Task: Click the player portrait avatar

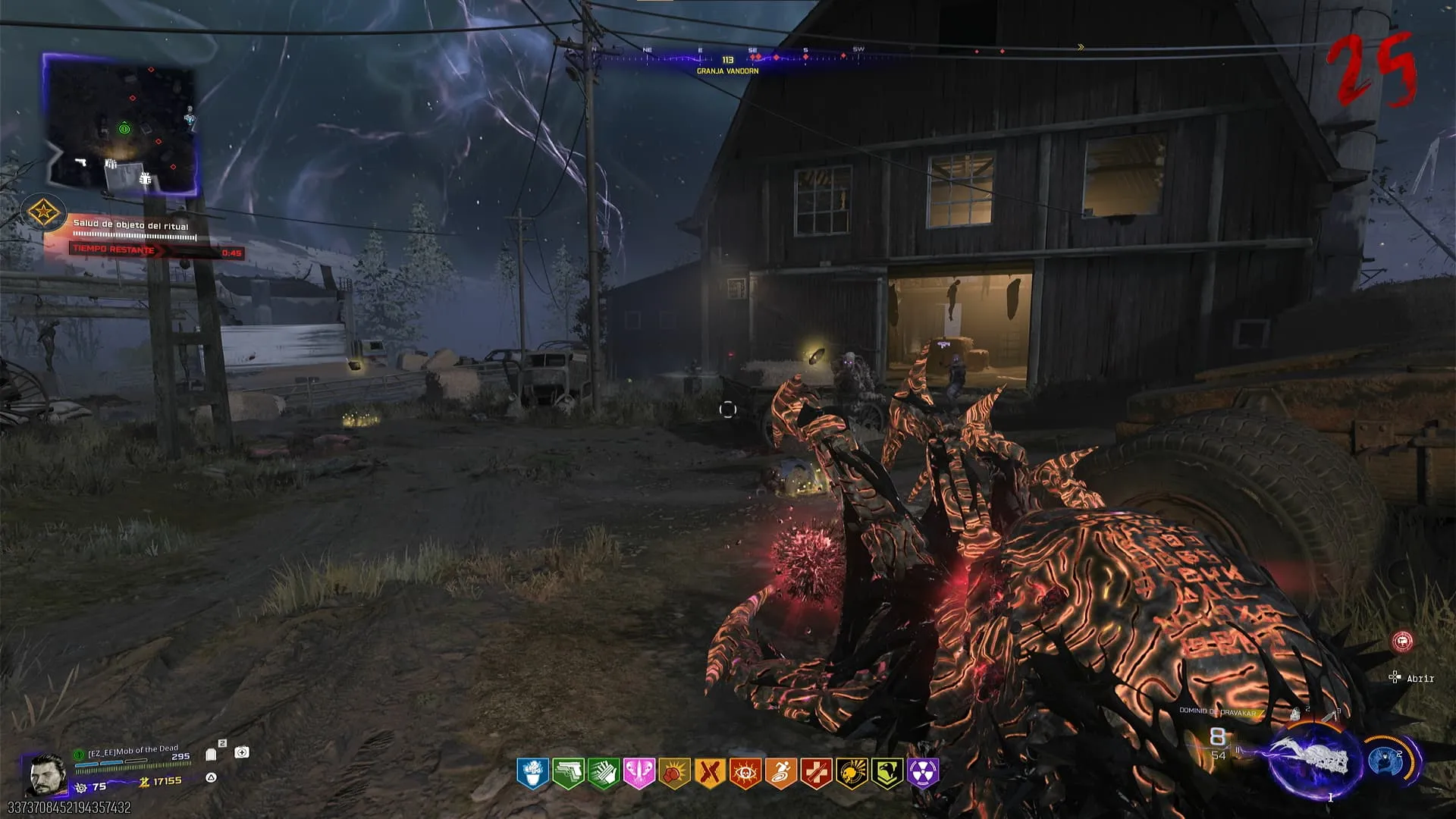Action: [x=45, y=773]
